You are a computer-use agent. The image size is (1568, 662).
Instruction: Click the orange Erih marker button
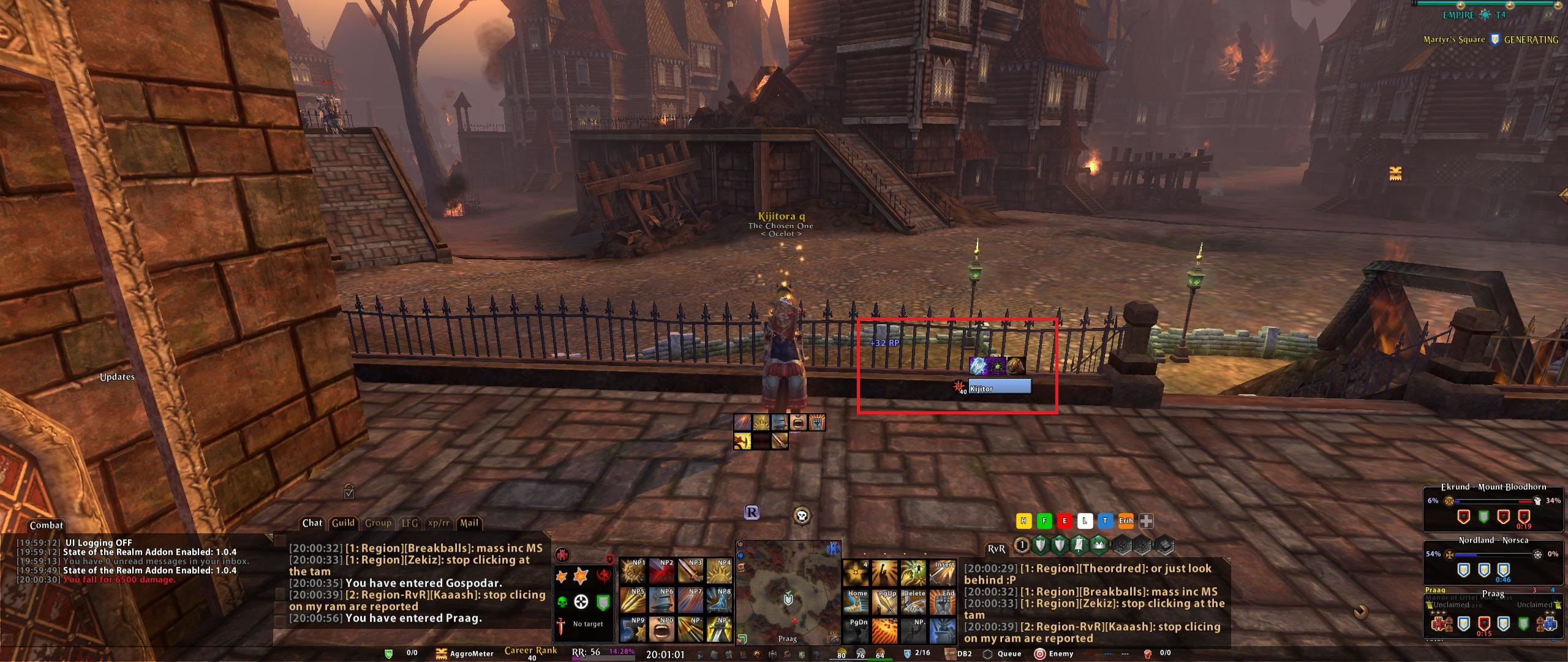click(1126, 521)
